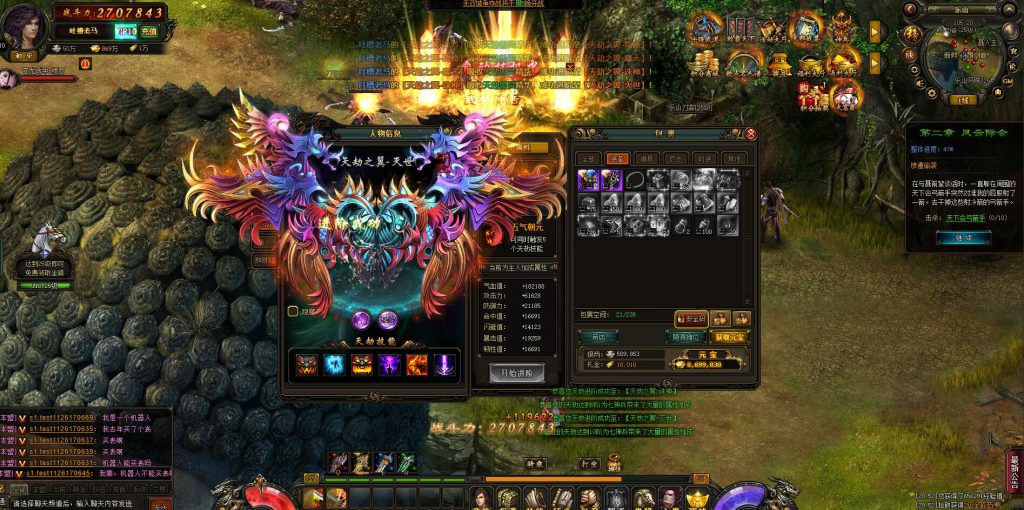Switch to the 全部 bag tab
Image resolution: width=1024 pixels, height=510 pixels.
click(589, 158)
